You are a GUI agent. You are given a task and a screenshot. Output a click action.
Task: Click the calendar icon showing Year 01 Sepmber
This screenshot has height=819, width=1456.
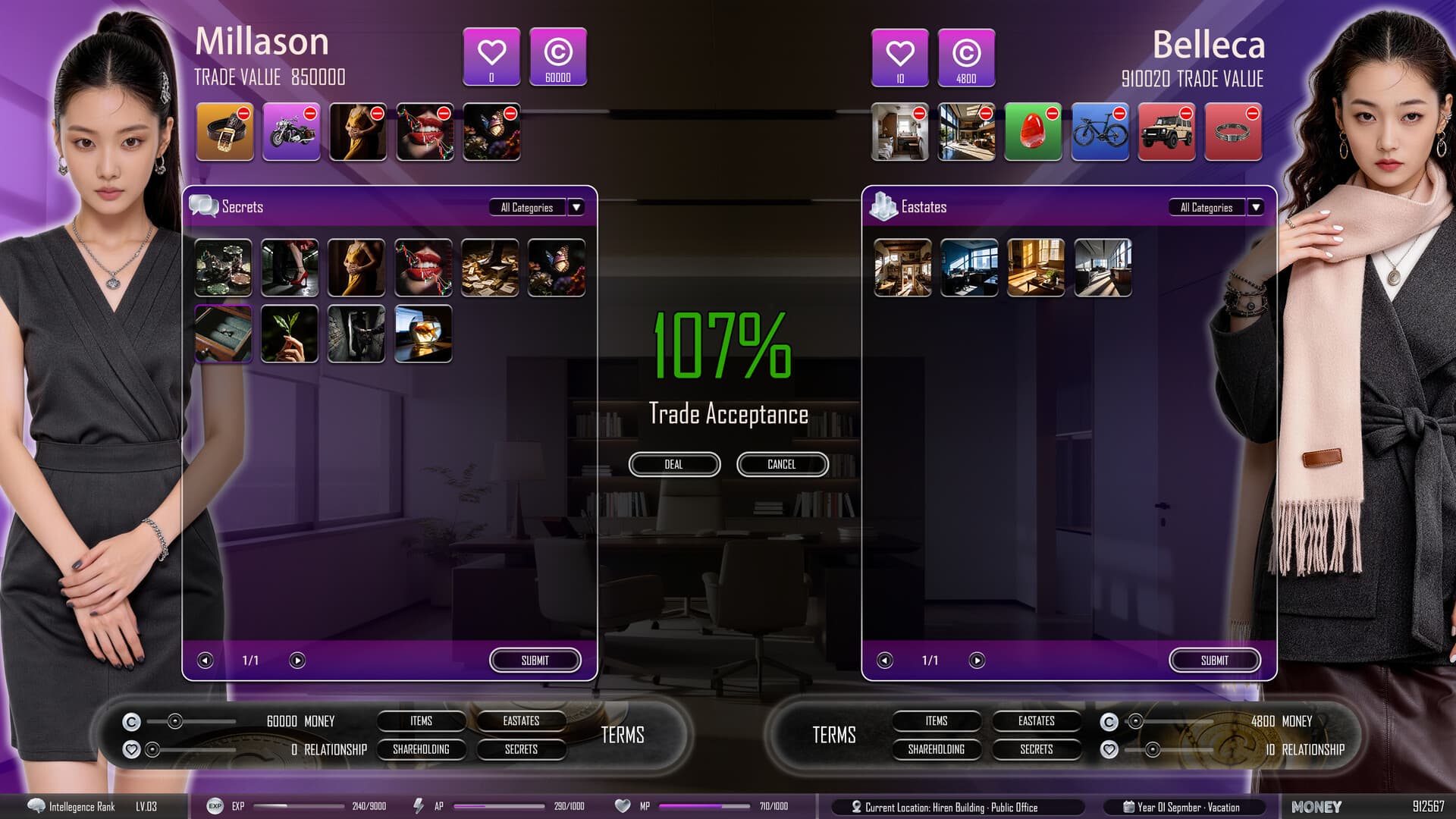click(x=1128, y=807)
